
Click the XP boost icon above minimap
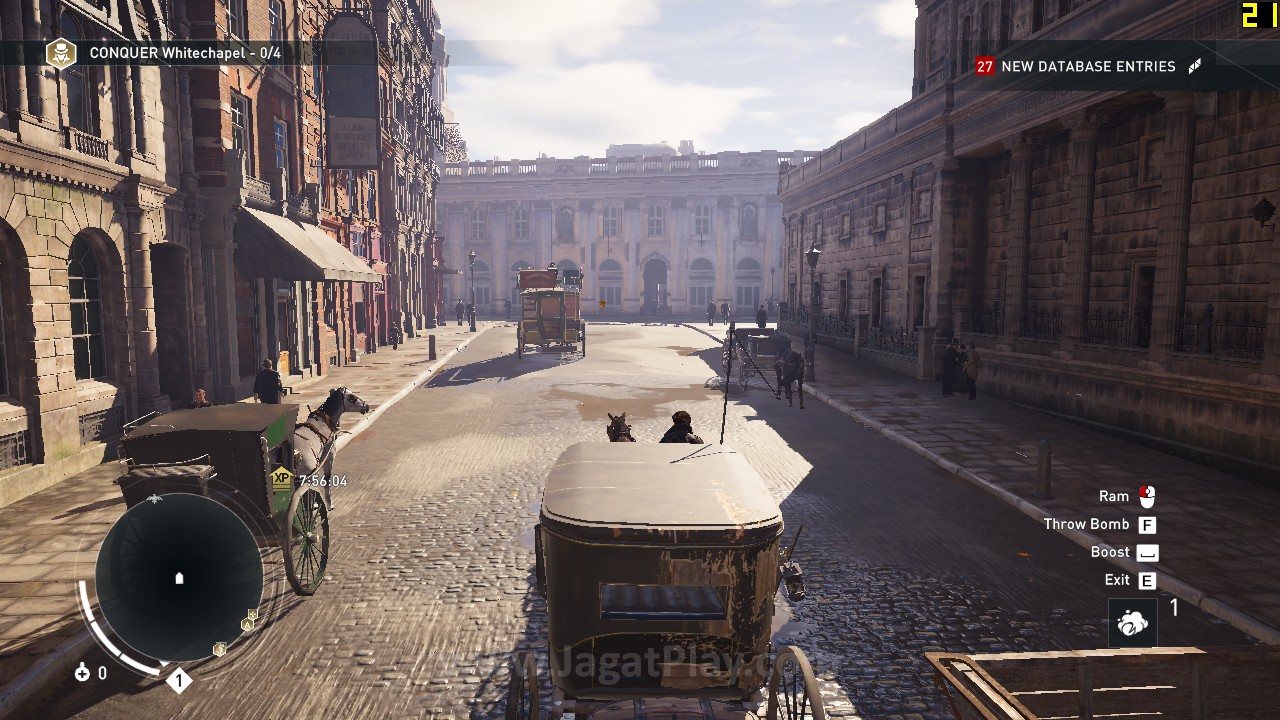pos(282,479)
